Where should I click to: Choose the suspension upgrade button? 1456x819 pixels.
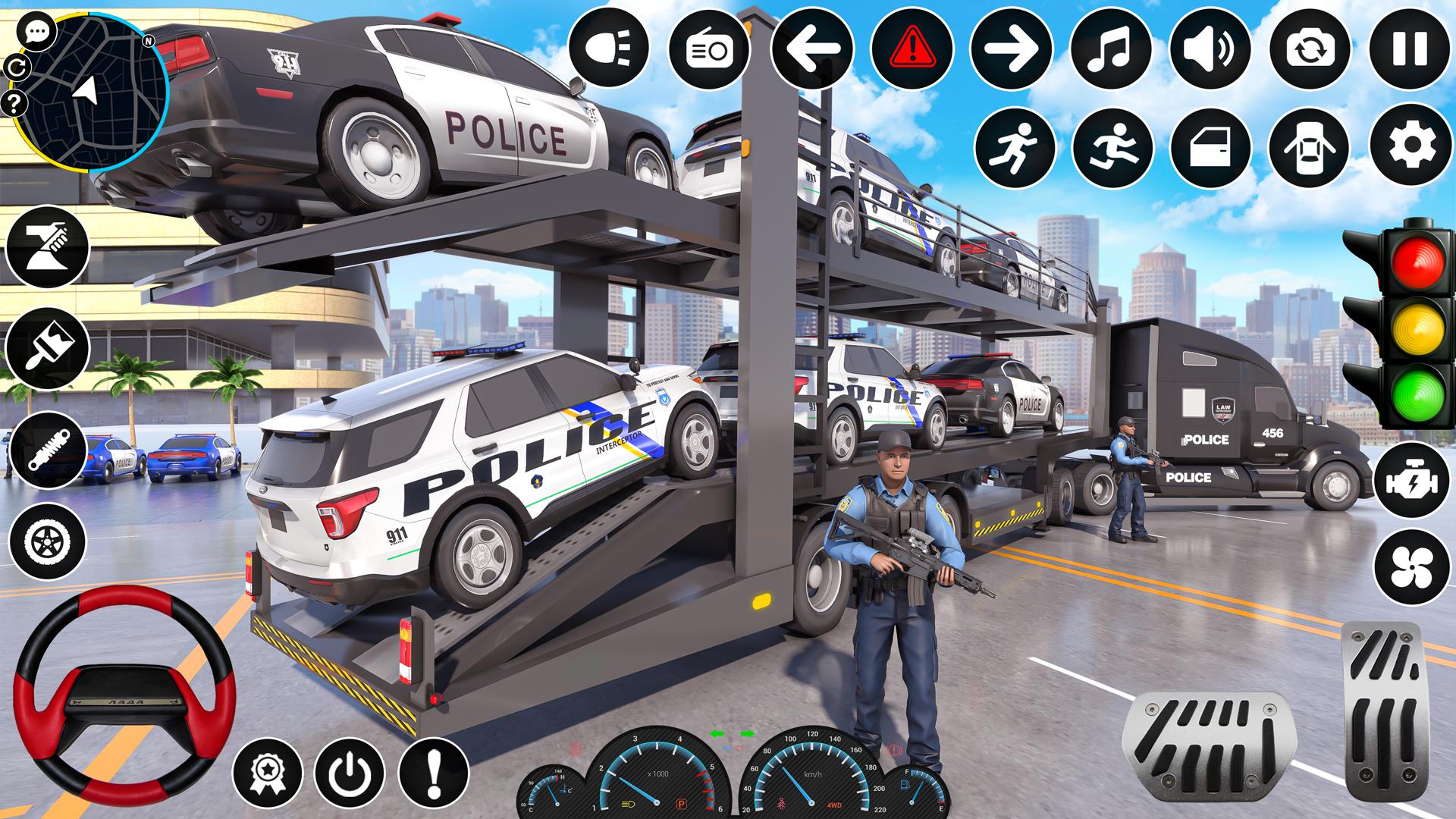click(x=47, y=451)
